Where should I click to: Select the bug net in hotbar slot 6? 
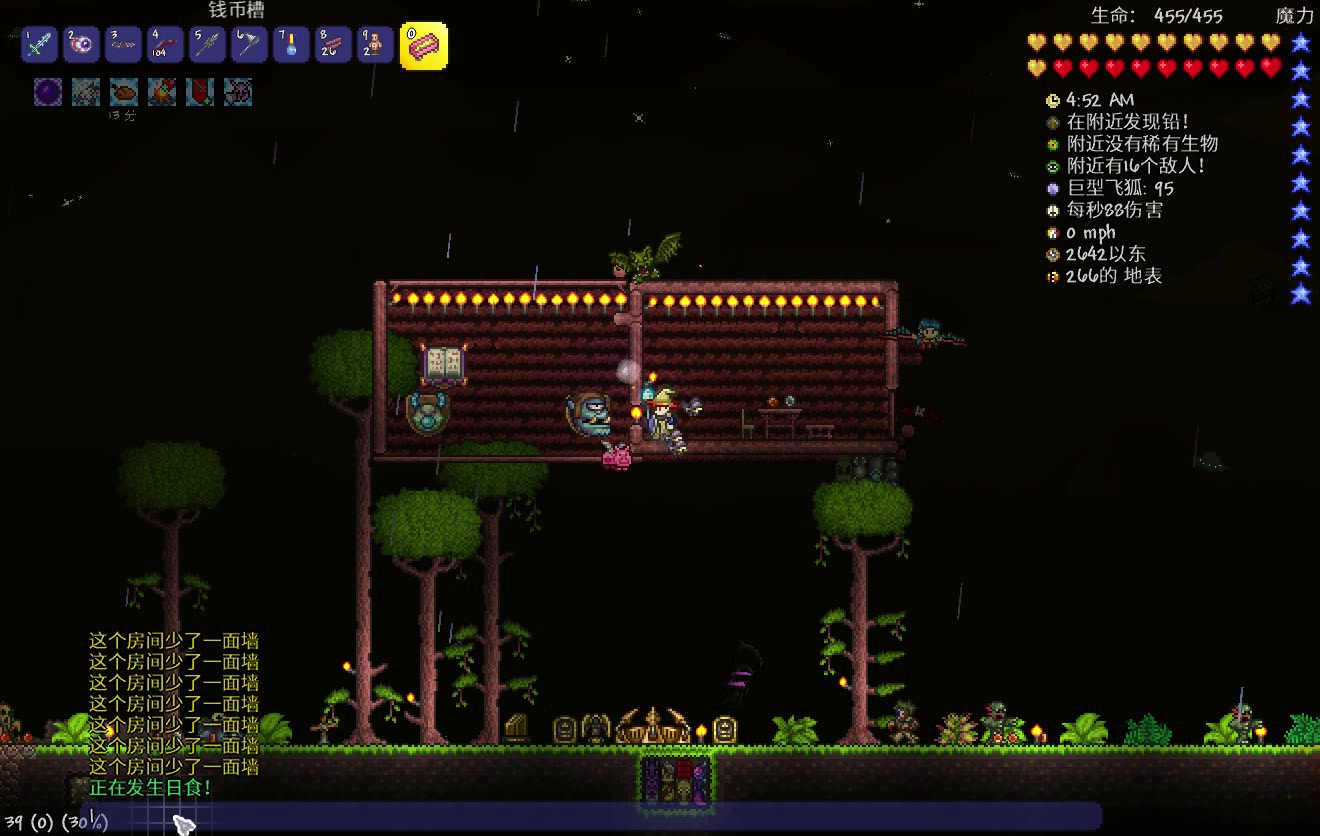(x=248, y=46)
